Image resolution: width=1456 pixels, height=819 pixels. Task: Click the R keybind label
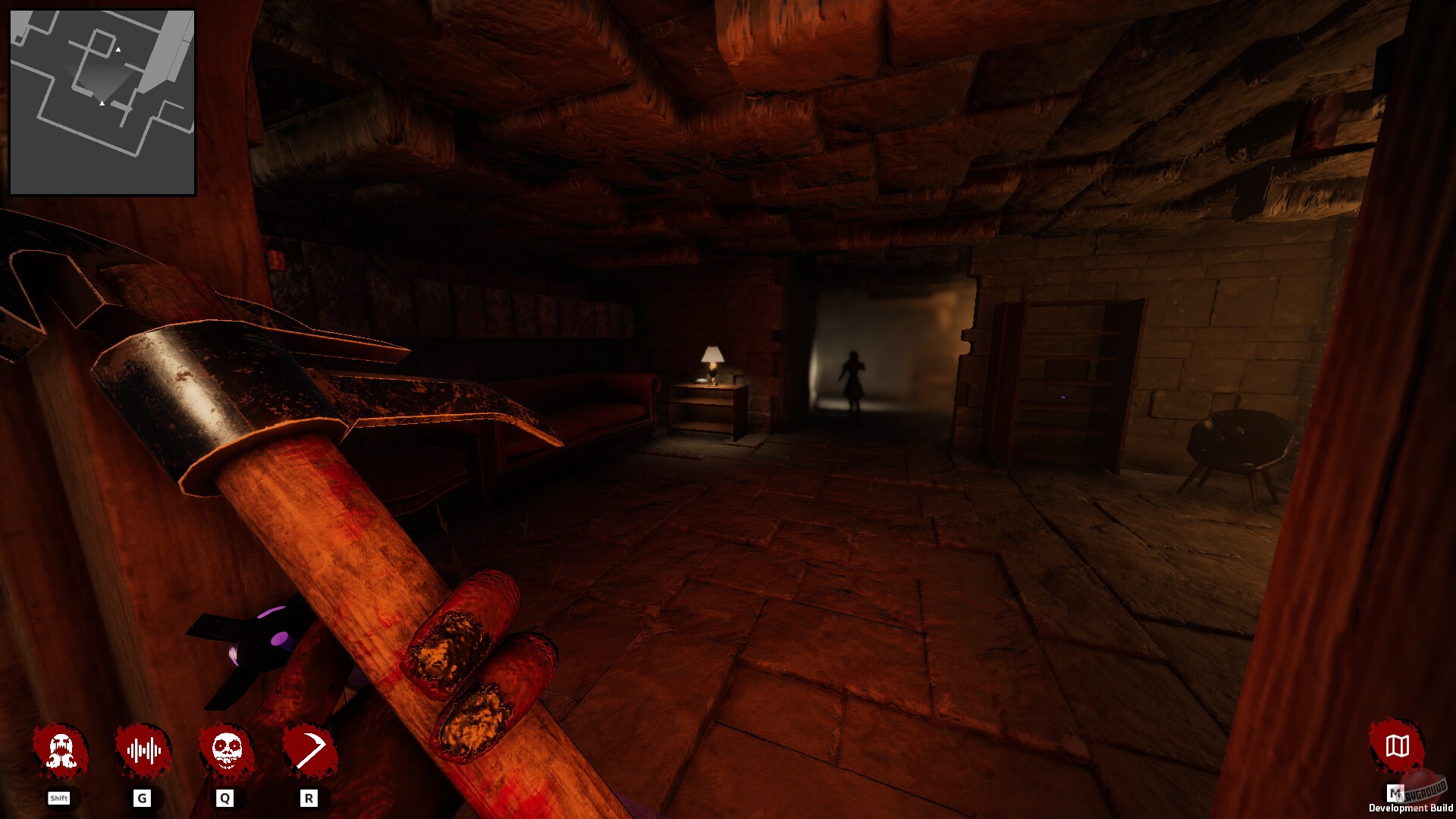click(309, 798)
